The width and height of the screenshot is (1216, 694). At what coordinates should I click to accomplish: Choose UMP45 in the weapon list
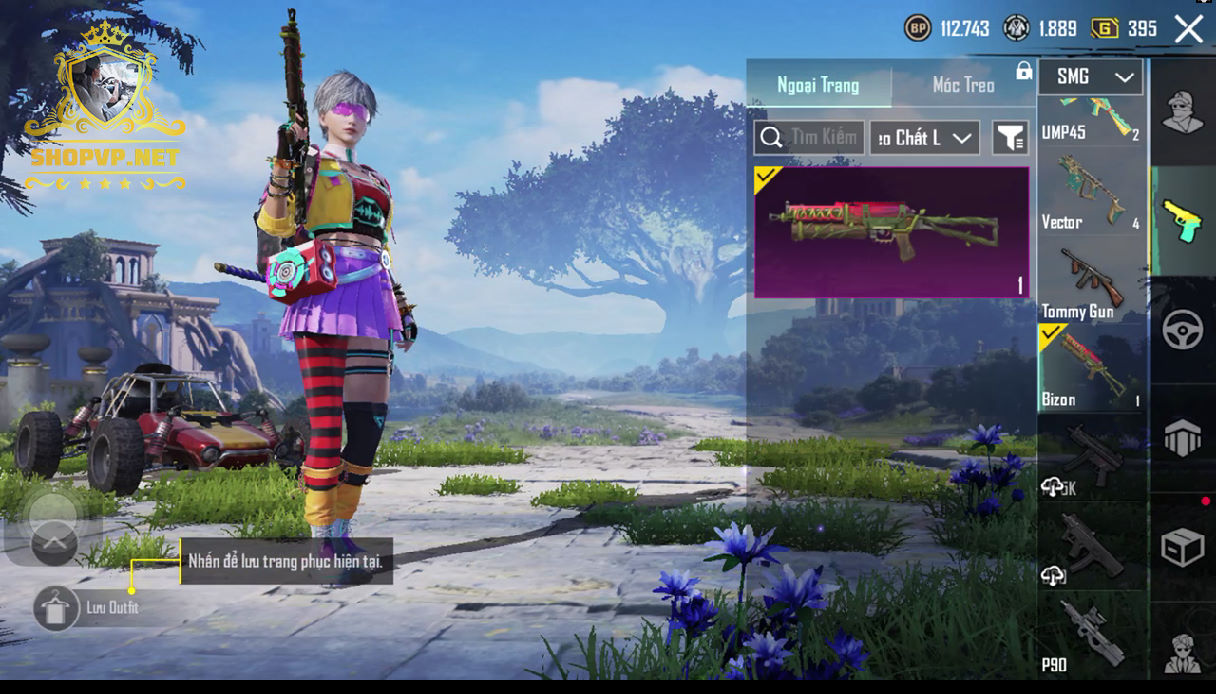coord(1090,120)
